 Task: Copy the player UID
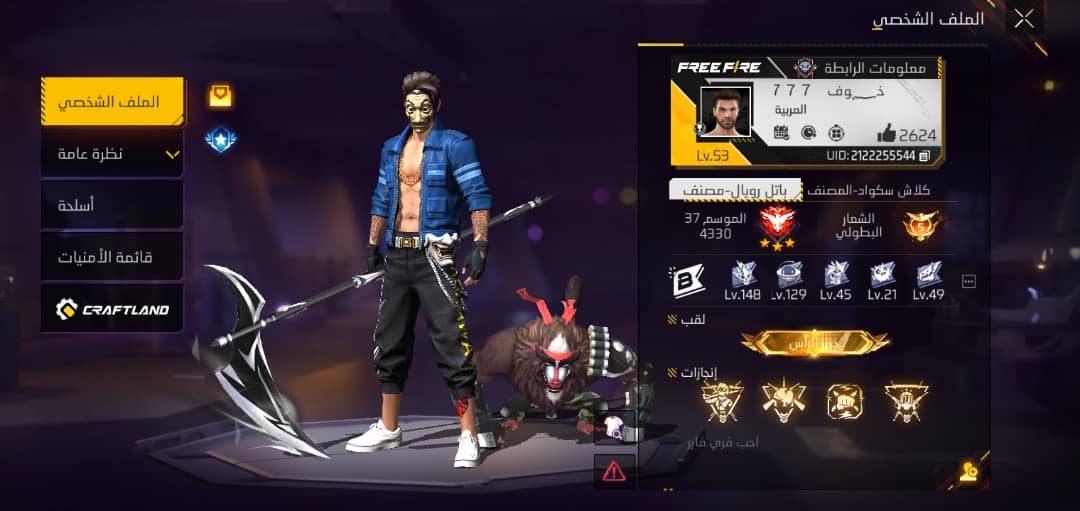(925, 156)
